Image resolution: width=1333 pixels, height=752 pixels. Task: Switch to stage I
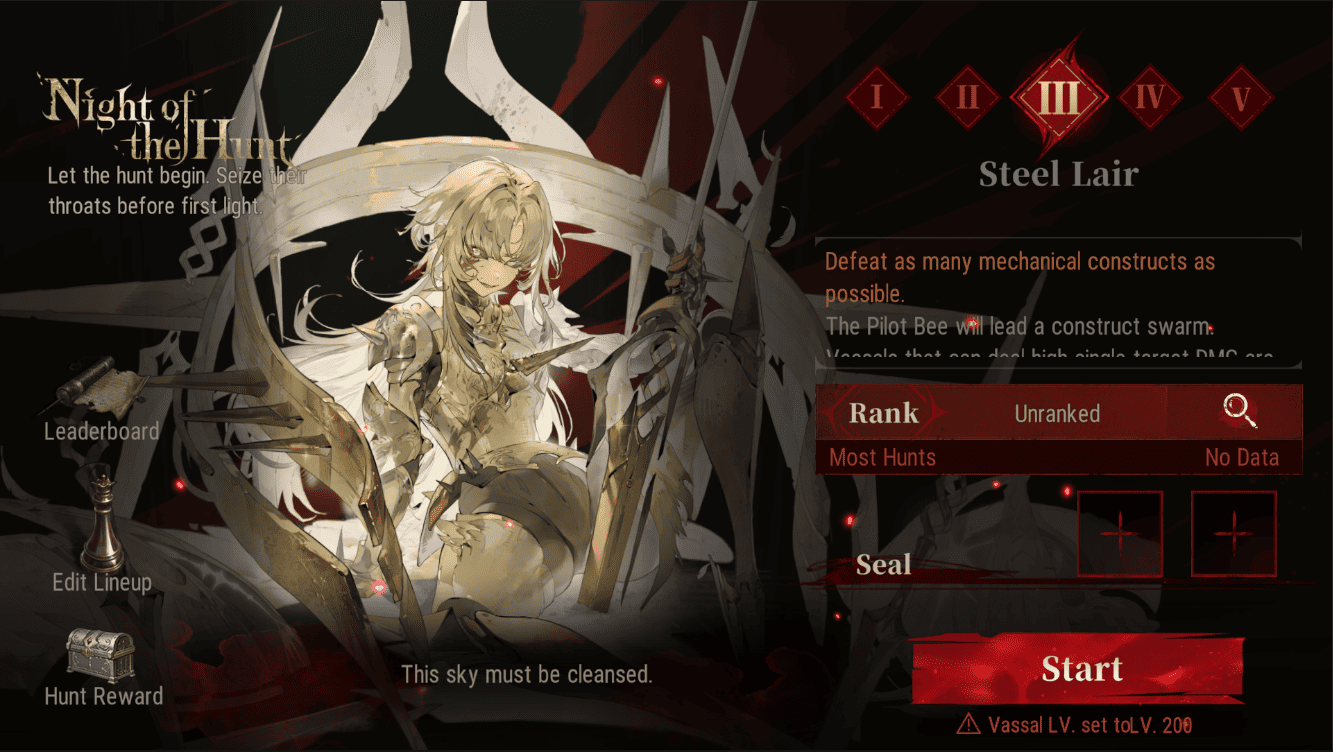pos(877,97)
